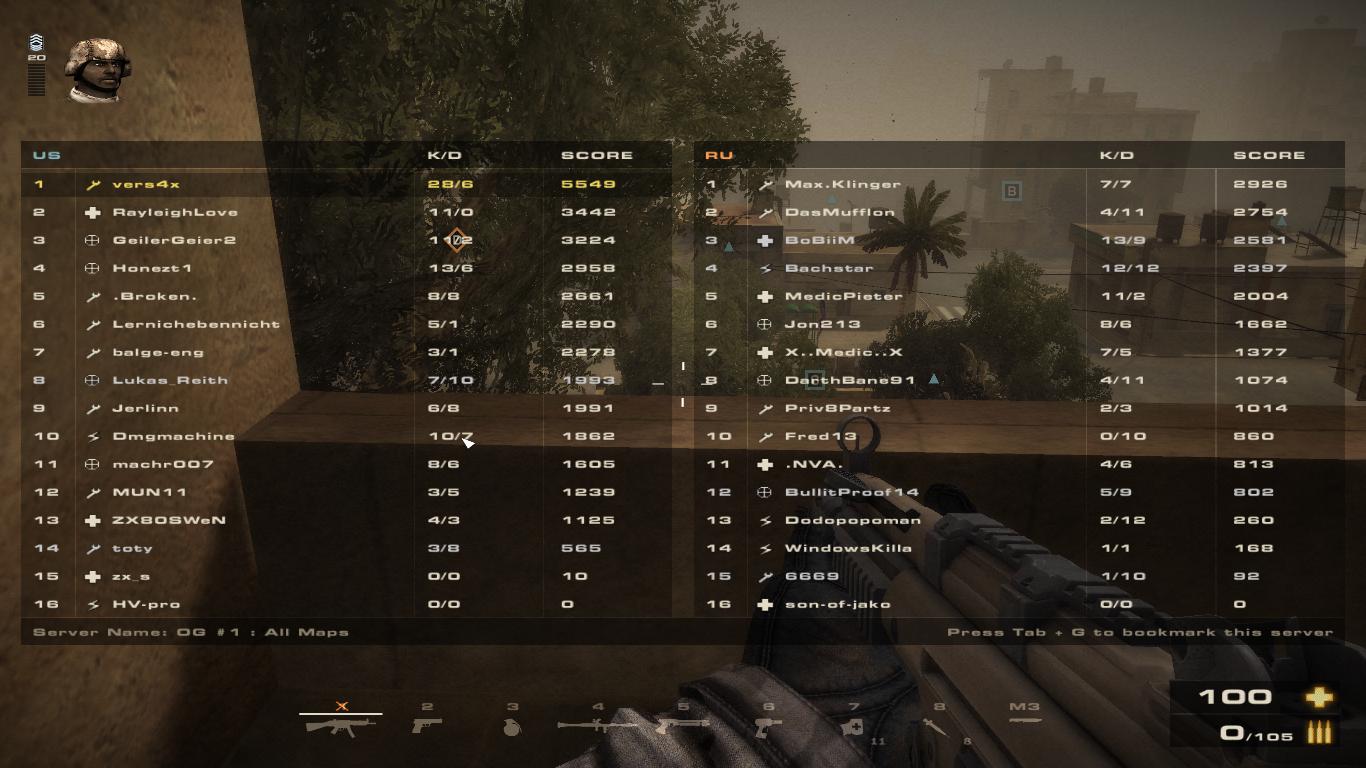The height and width of the screenshot is (768, 1366).
Task: Select the submachine gun in slot one
Action: (340, 724)
